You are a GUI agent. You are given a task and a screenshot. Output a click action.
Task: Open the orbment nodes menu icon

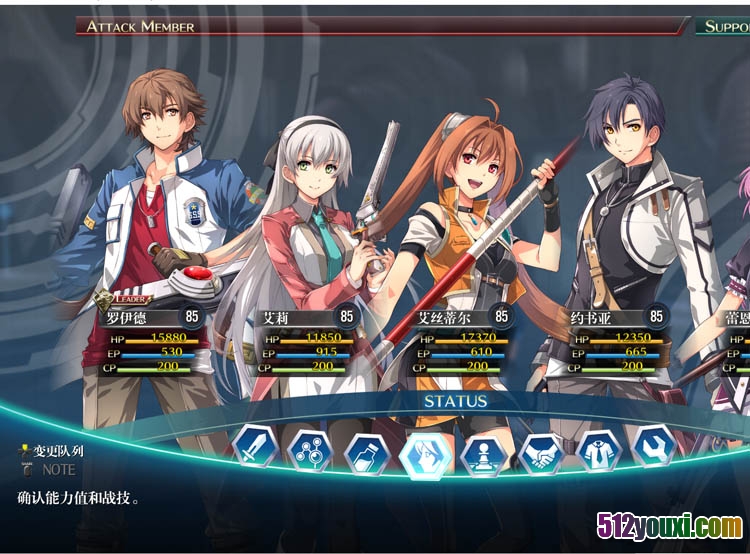(309, 451)
